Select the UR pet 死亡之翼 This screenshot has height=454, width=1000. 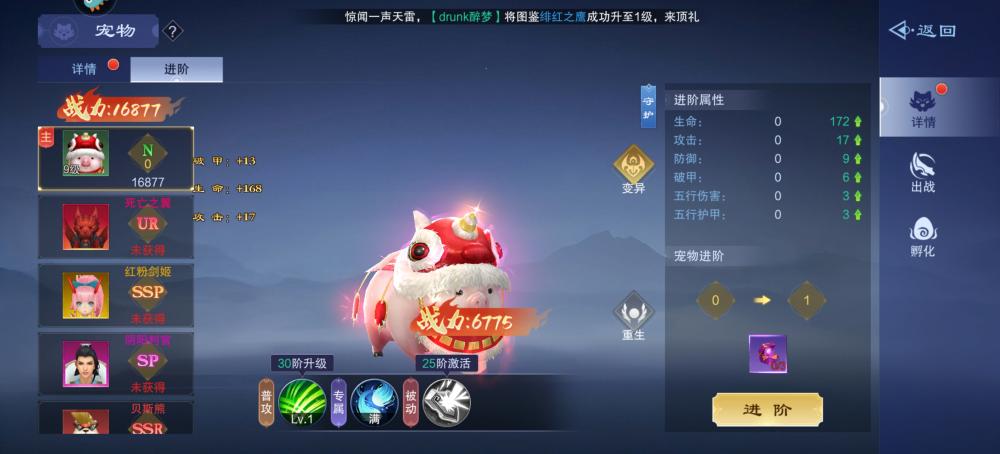tap(116, 226)
